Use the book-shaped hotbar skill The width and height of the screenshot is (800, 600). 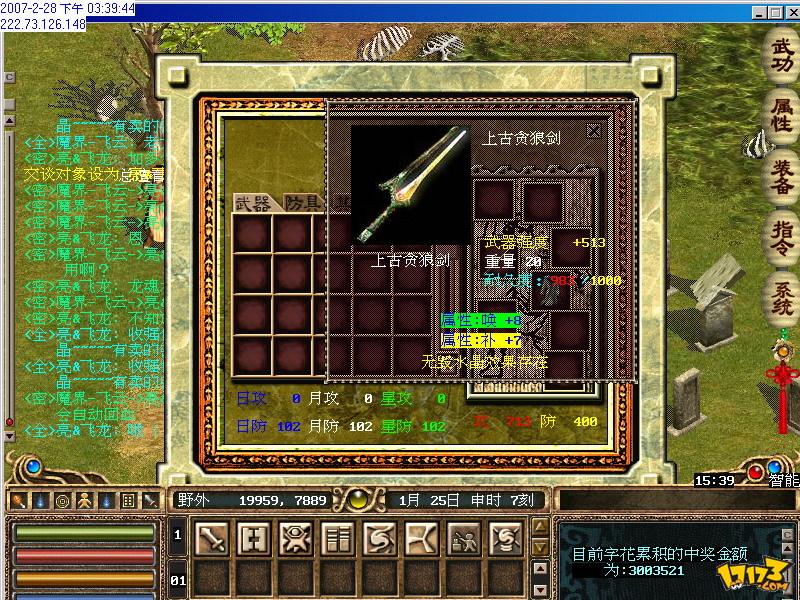pyautogui.click(x=338, y=539)
